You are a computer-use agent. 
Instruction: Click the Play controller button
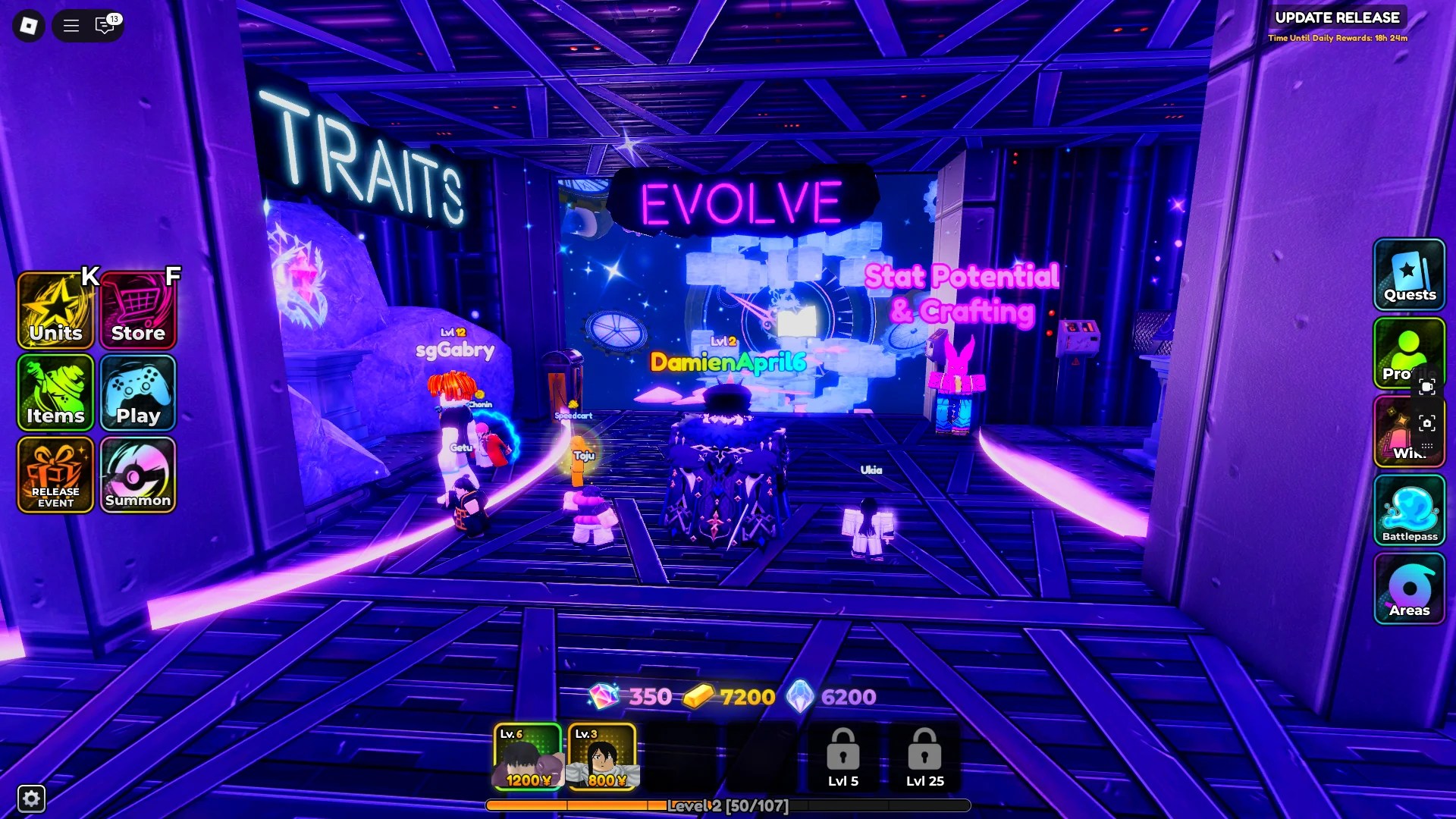pos(138,393)
